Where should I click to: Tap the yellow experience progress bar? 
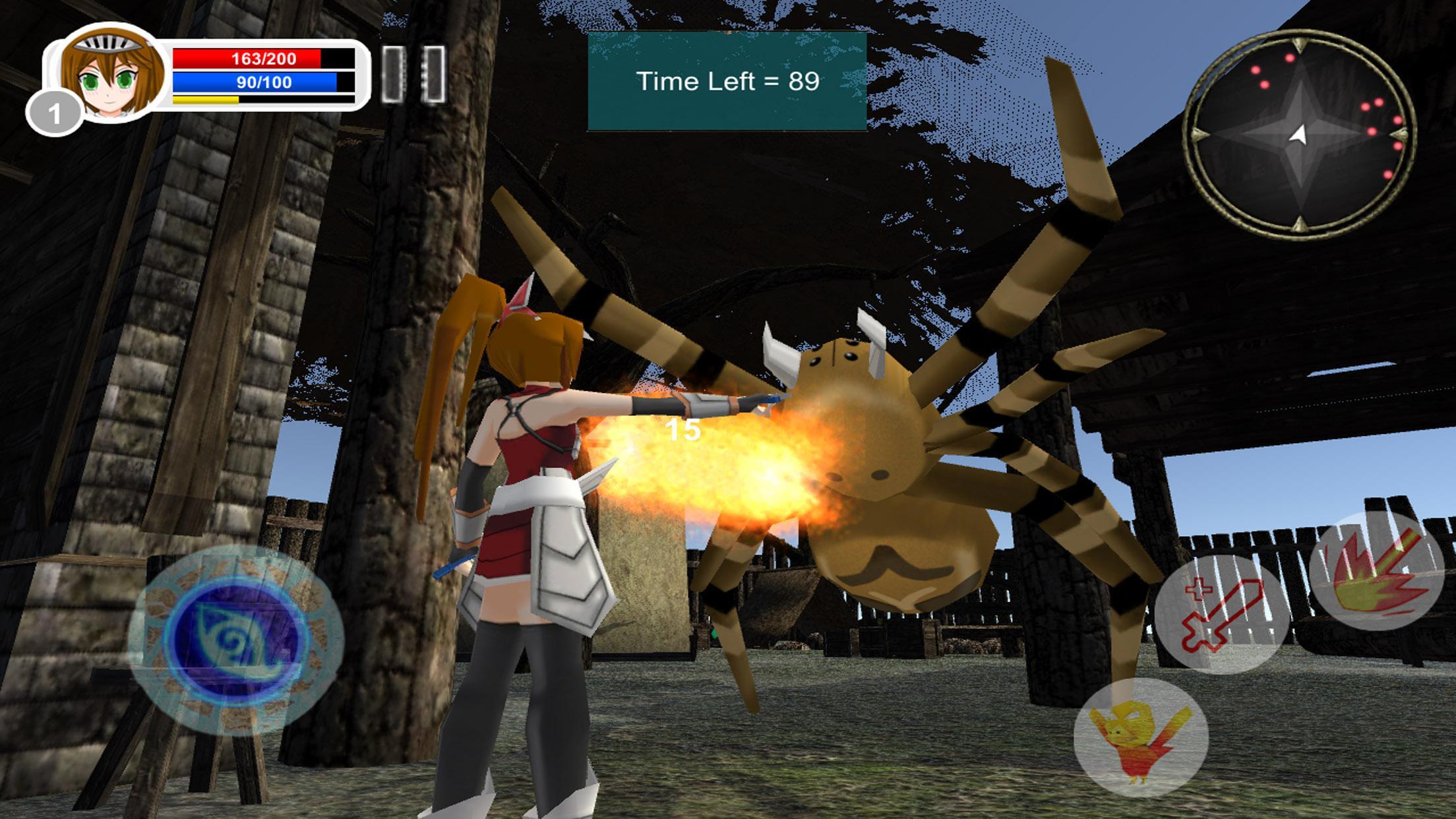point(205,100)
